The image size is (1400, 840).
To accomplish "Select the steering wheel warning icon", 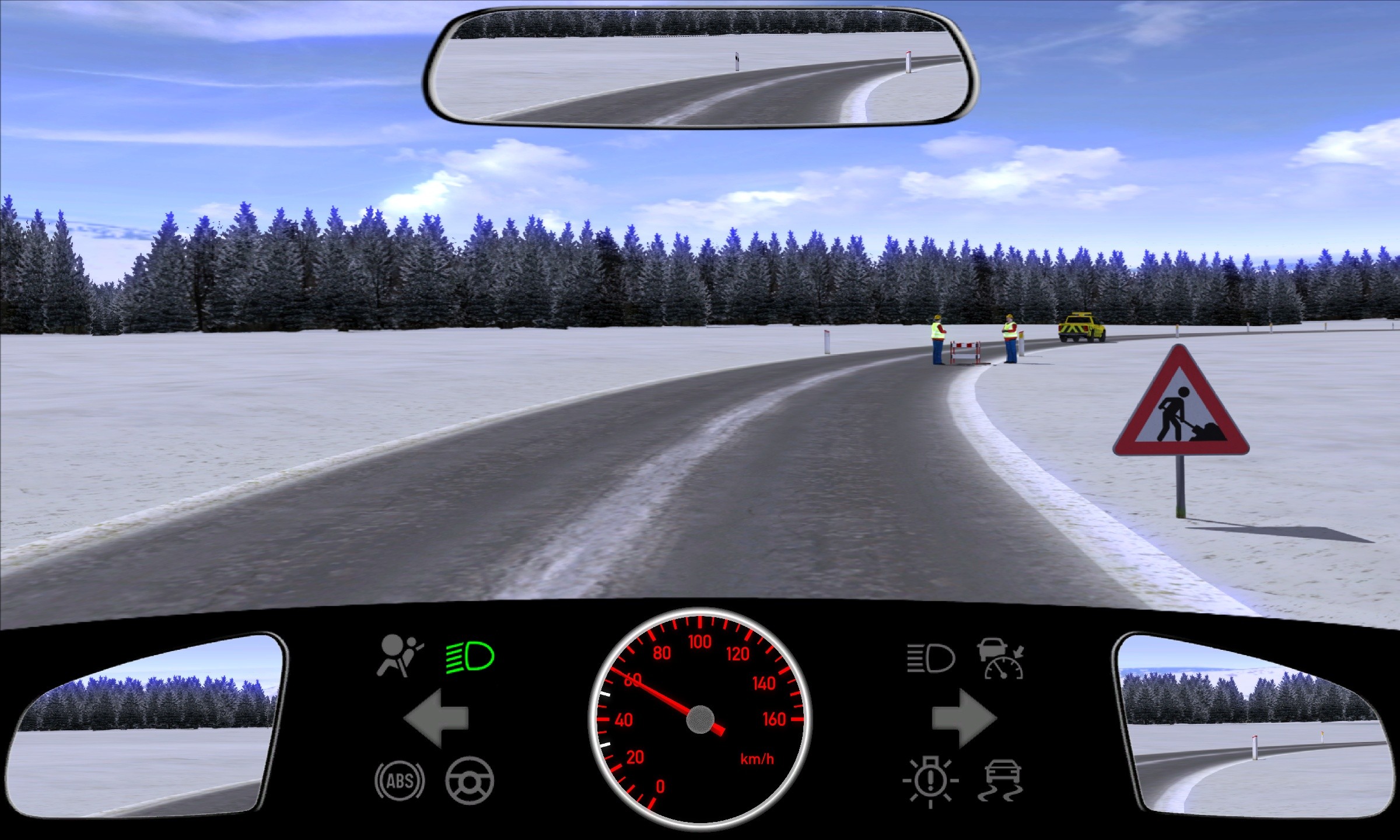I will click(470, 780).
